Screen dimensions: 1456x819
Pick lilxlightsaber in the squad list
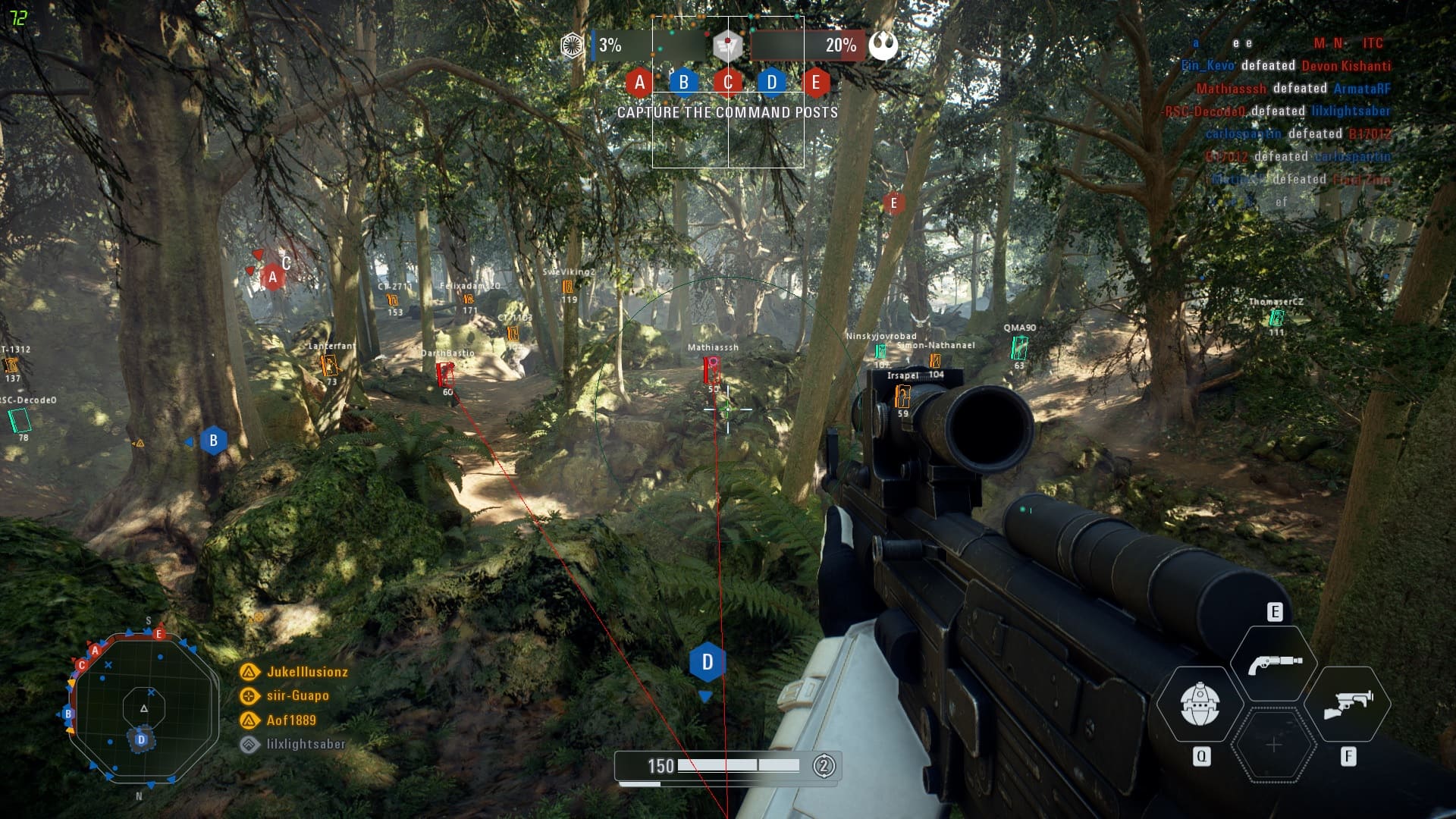click(305, 744)
